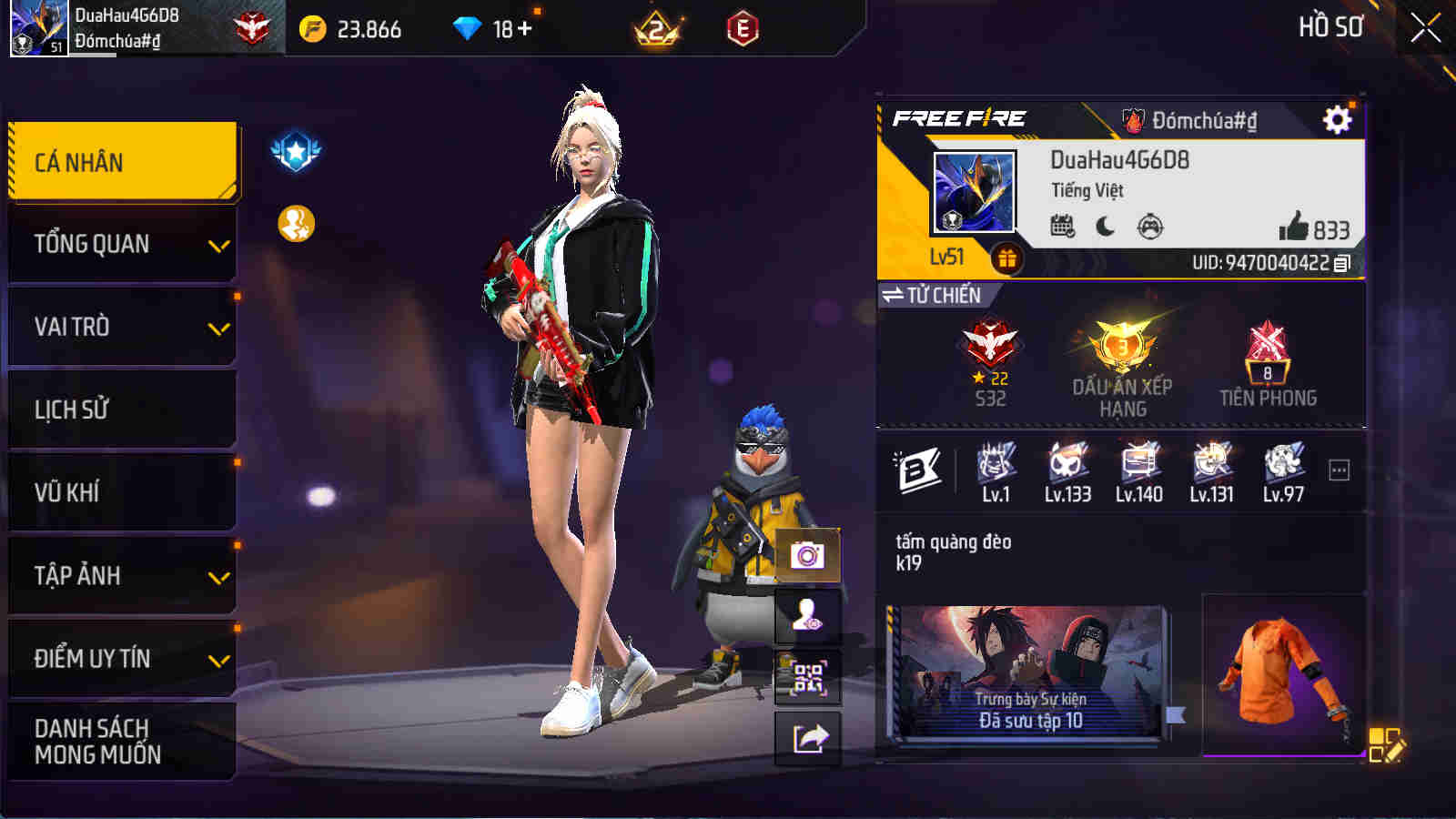1456x819 pixels.
Task: Toggle the game controller indicator
Action: point(1152,227)
